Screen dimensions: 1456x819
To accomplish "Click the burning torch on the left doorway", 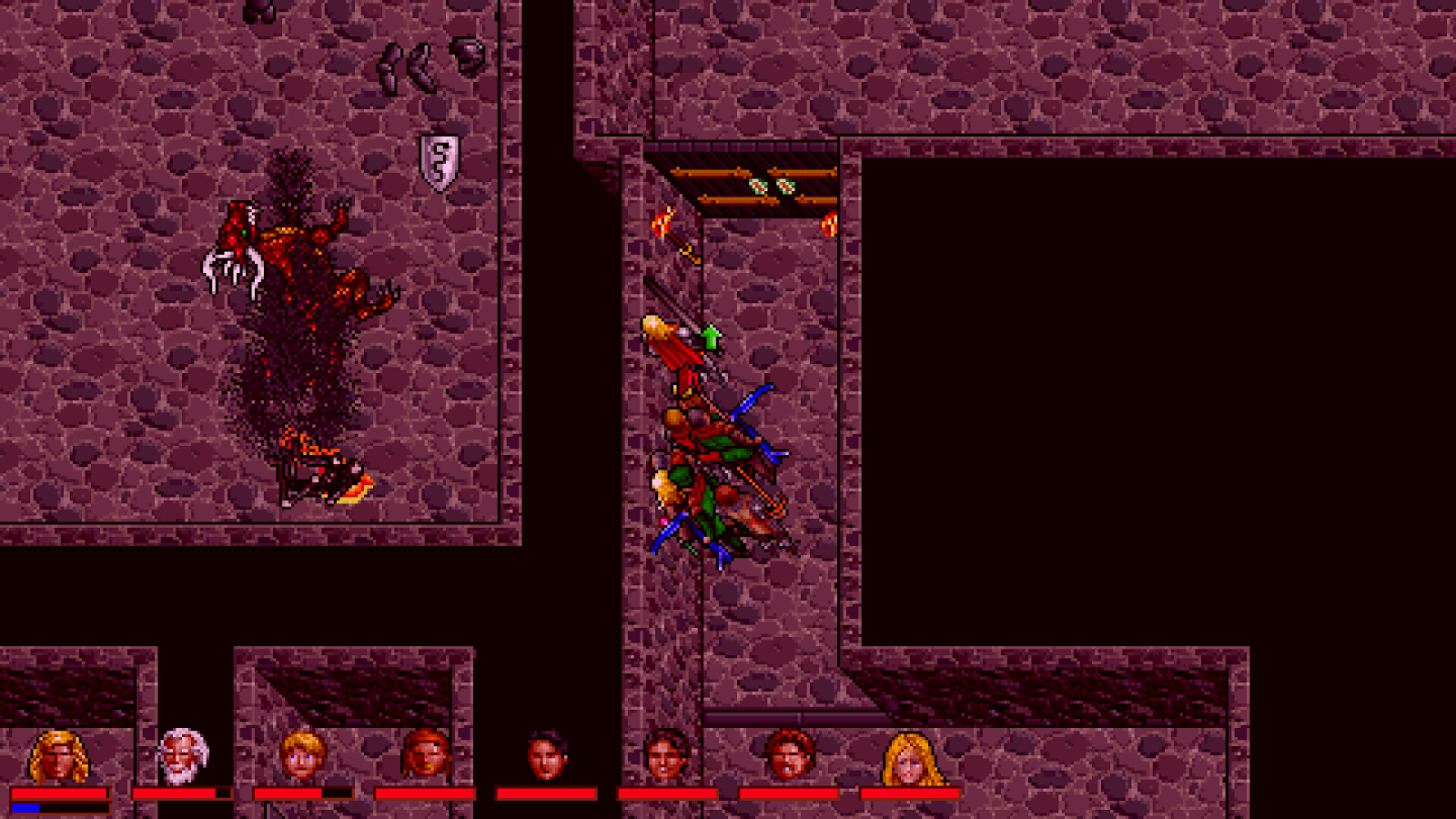I will [x=662, y=221].
